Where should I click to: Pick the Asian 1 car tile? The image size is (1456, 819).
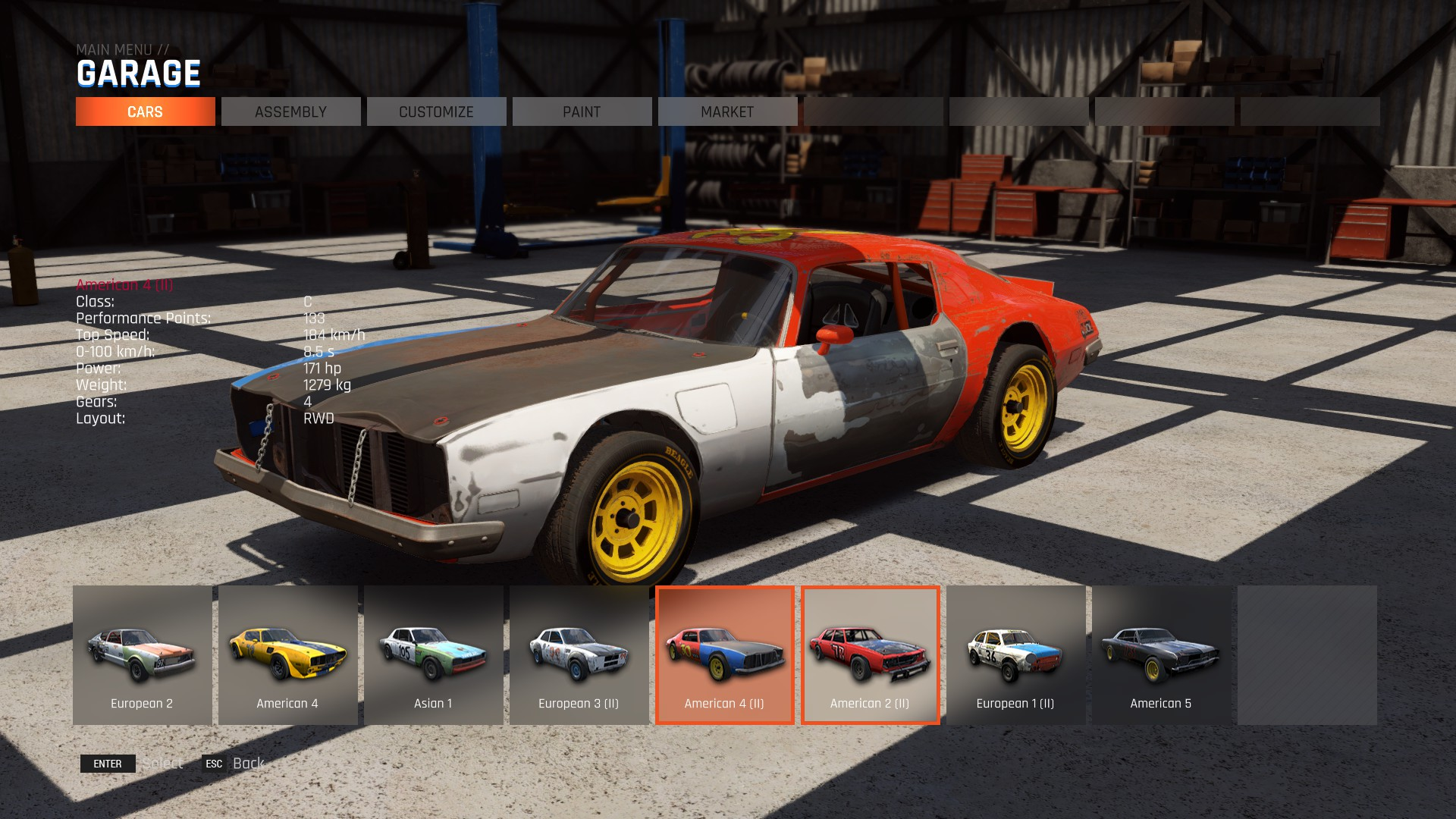coord(433,654)
